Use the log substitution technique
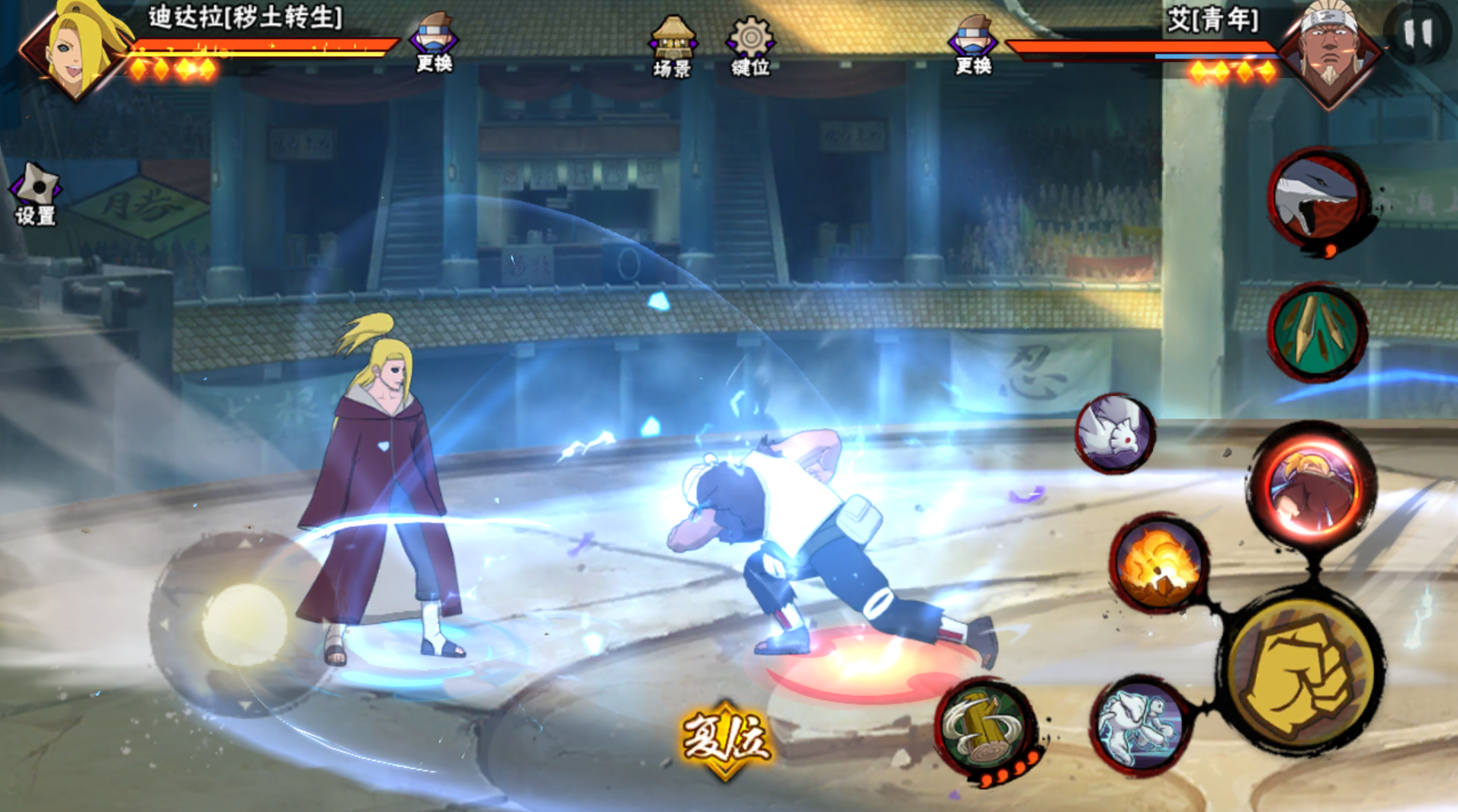 pos(985,728)
